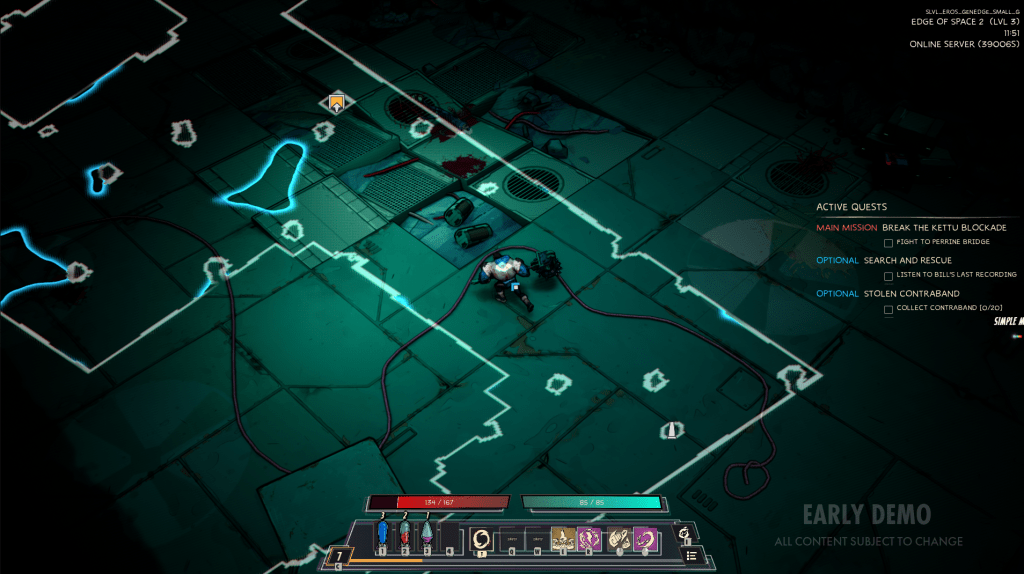This screenshot has width=1024, height=574.
Task: Activate the brown fist ability icon
Action: [619, 539]
